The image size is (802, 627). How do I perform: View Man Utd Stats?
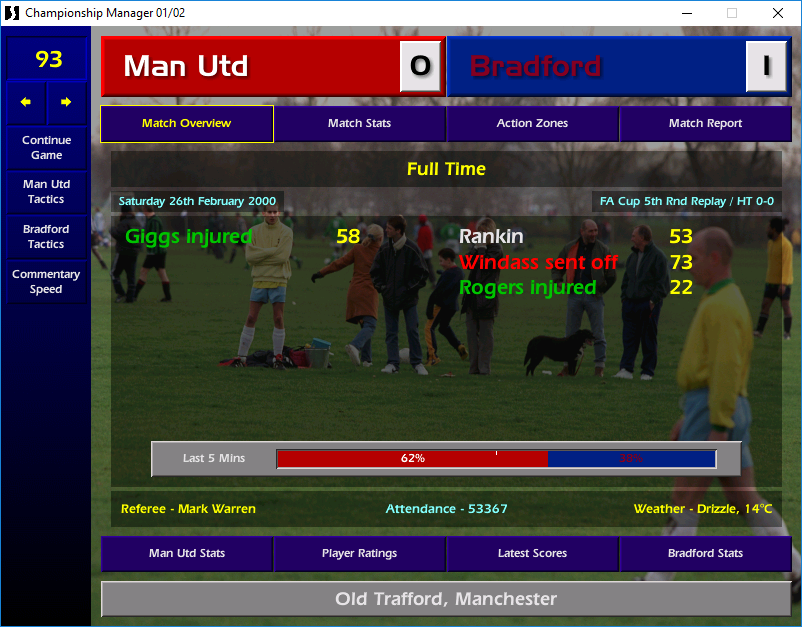tap(187, 553)
